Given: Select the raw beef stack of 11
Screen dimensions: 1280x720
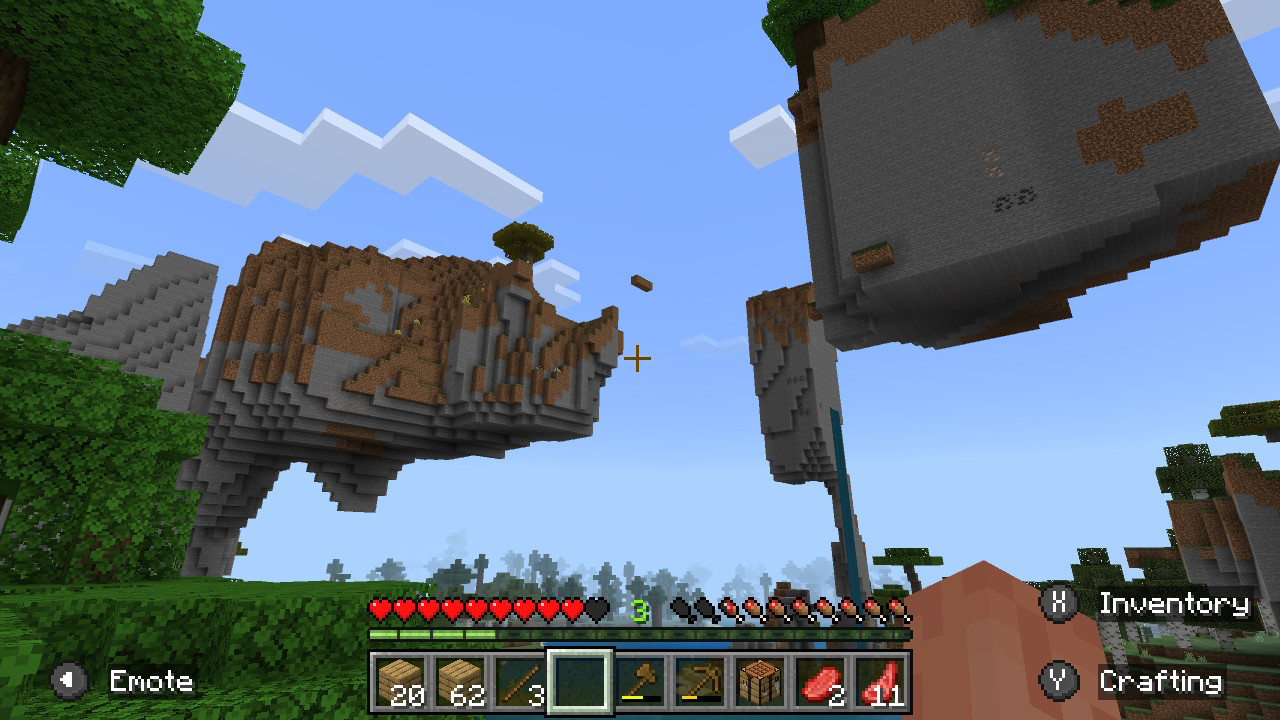Looking at the screenshot, I should coord(880,683).
